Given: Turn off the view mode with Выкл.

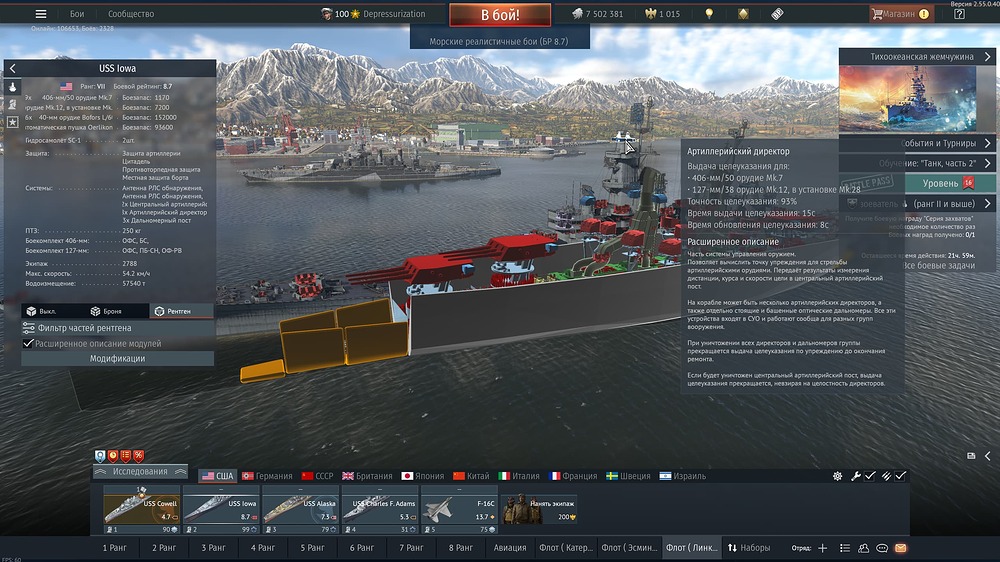Looking at the screenshot, I should click(43, 311).
